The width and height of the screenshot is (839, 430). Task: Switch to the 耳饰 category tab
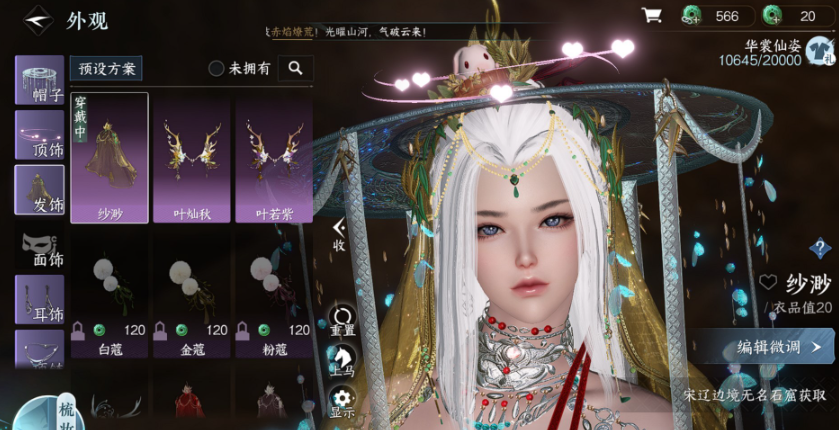[39, 299]
